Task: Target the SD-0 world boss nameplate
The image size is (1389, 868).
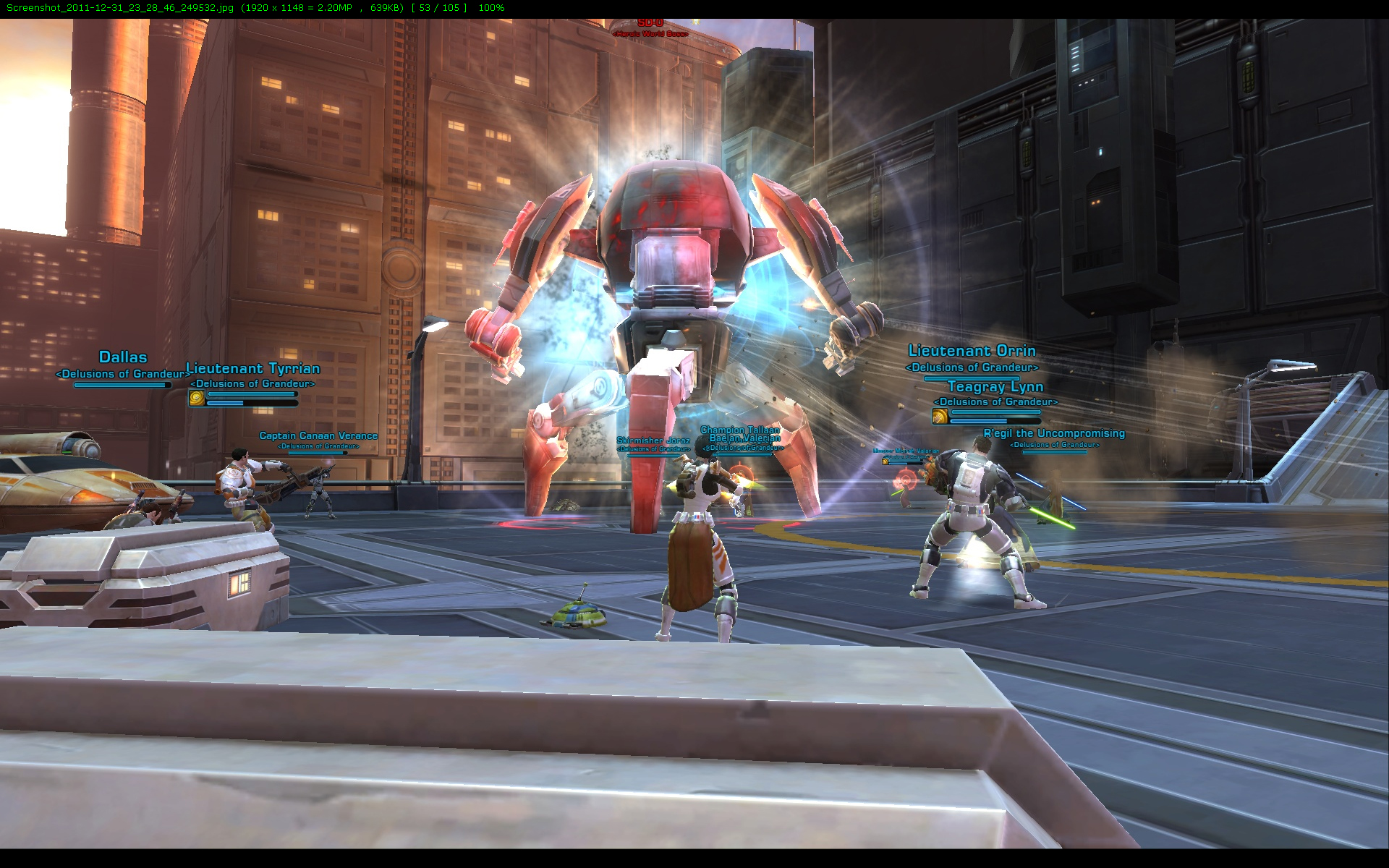Action: point(650,24)
